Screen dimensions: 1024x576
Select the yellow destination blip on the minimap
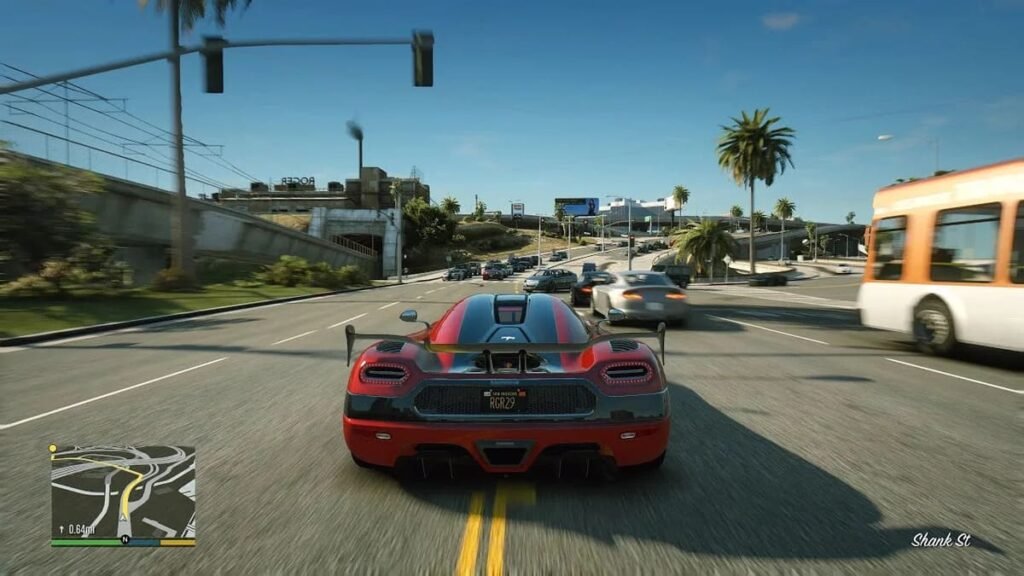[53, 448]
